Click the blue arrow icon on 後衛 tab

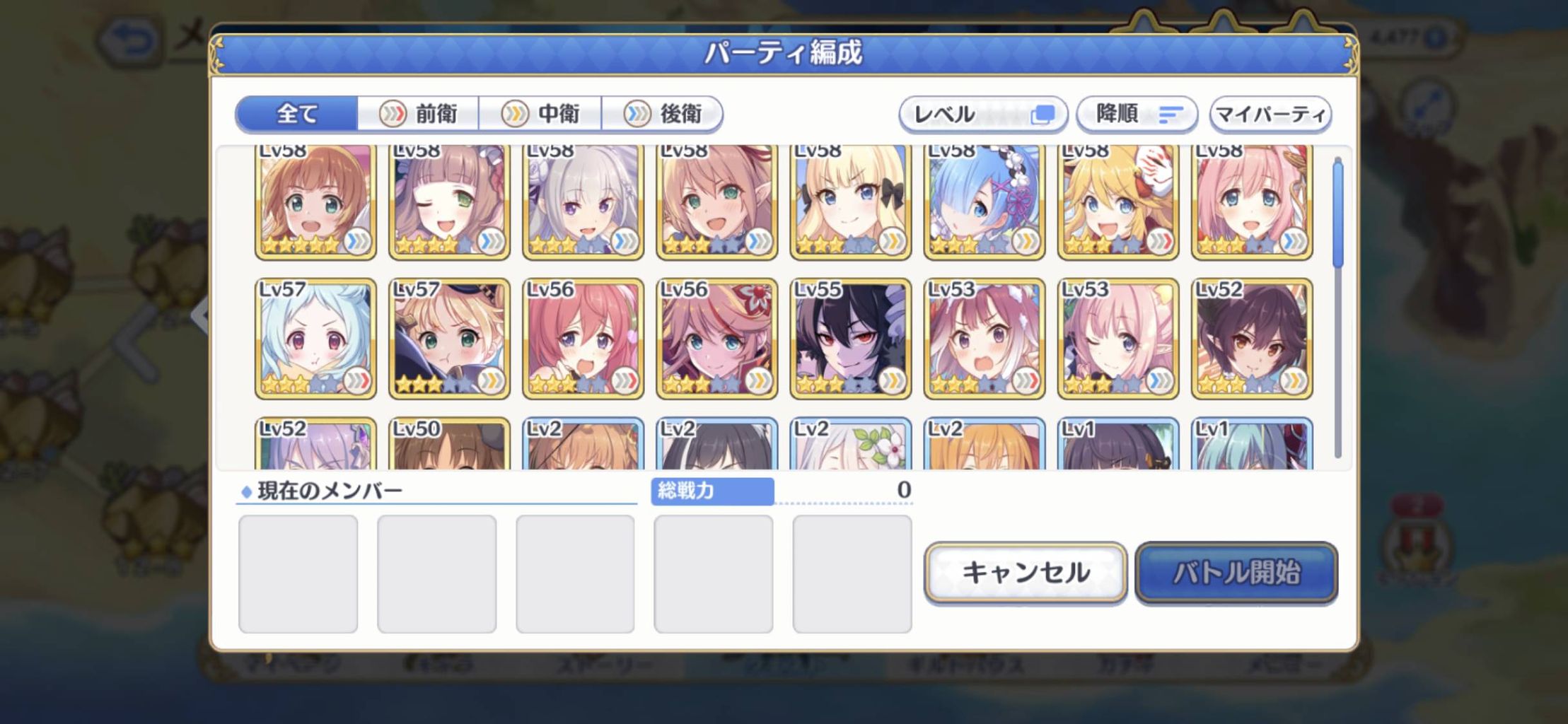pyautogui.click(x=637, y=113)
